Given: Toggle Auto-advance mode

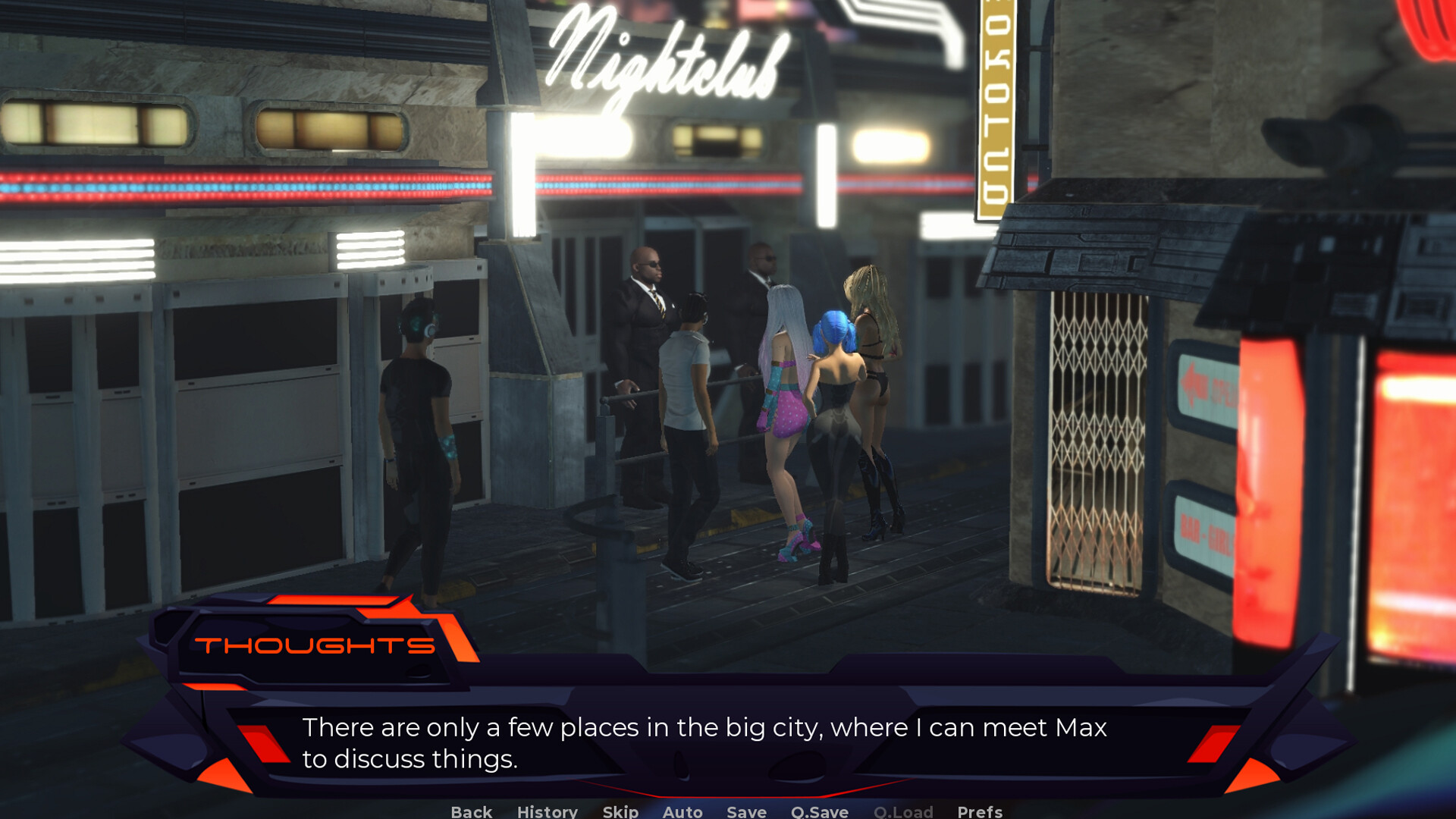Looking at the screenshot, I should pos(681,811).
